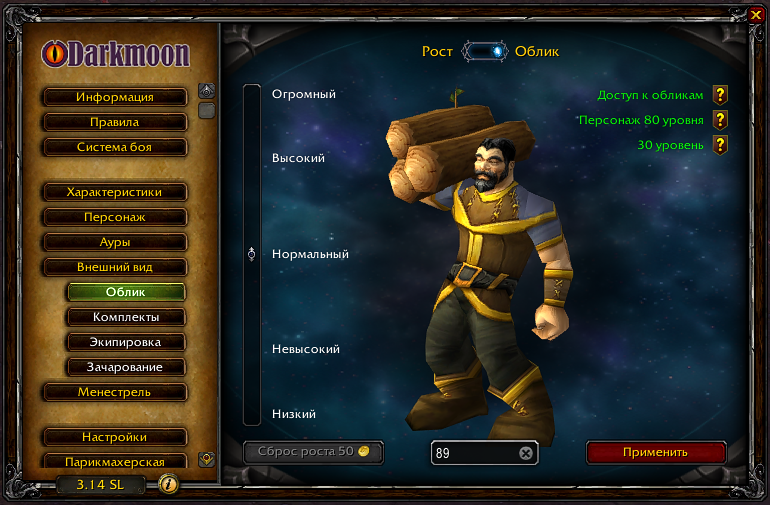Open the Правила section
Screen dimensions: 770x505
pyautogui.click(x=115, y=122)
